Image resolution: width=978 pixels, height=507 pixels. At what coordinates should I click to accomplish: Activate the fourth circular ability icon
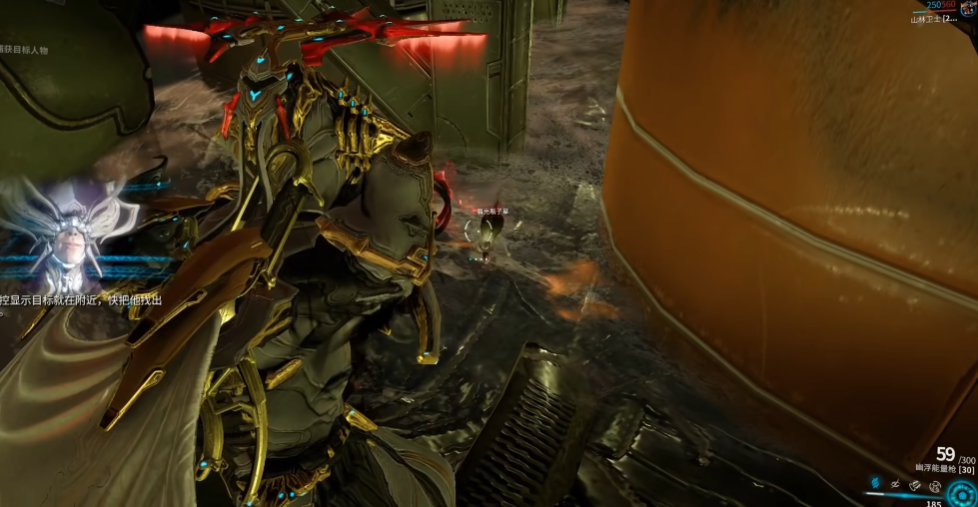[934, 486]
